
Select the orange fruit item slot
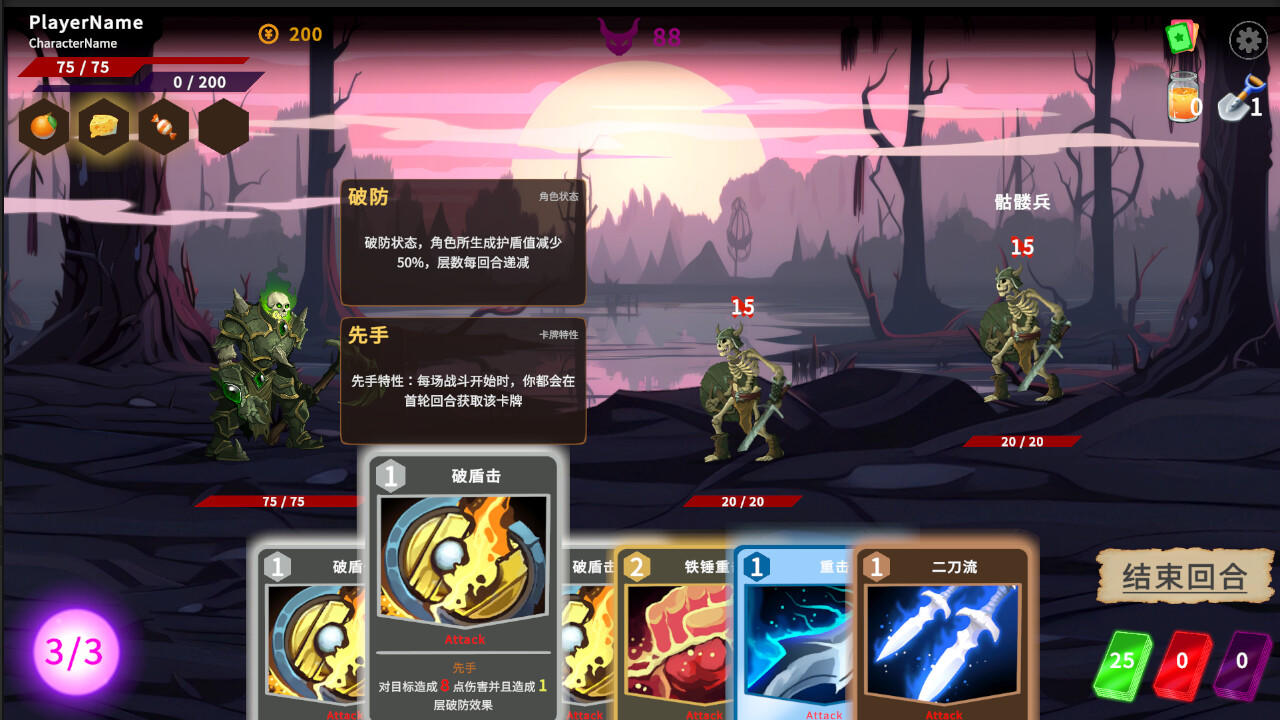click(x=43, y=125)
